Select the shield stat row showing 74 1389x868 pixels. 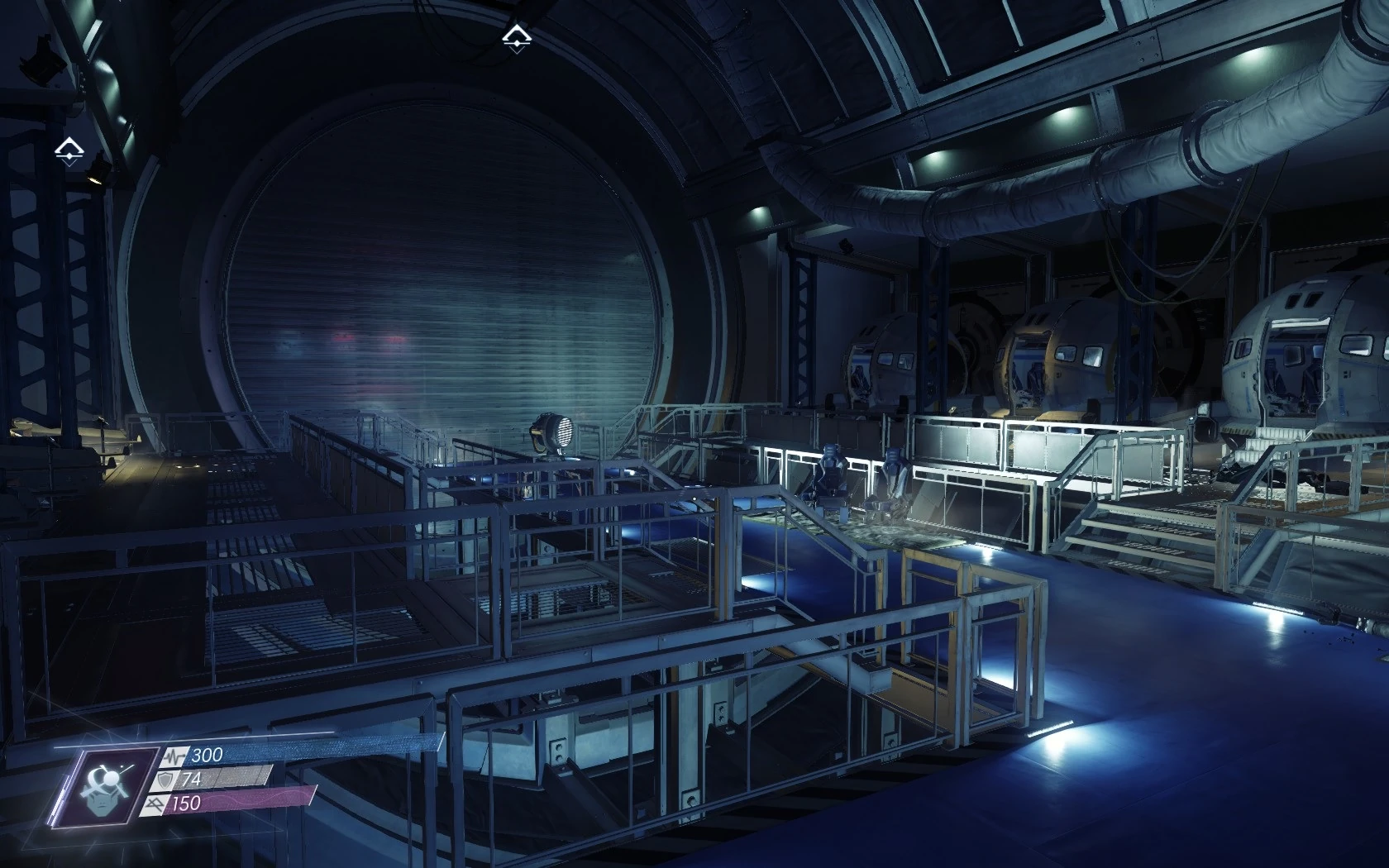tap(215, 779)
